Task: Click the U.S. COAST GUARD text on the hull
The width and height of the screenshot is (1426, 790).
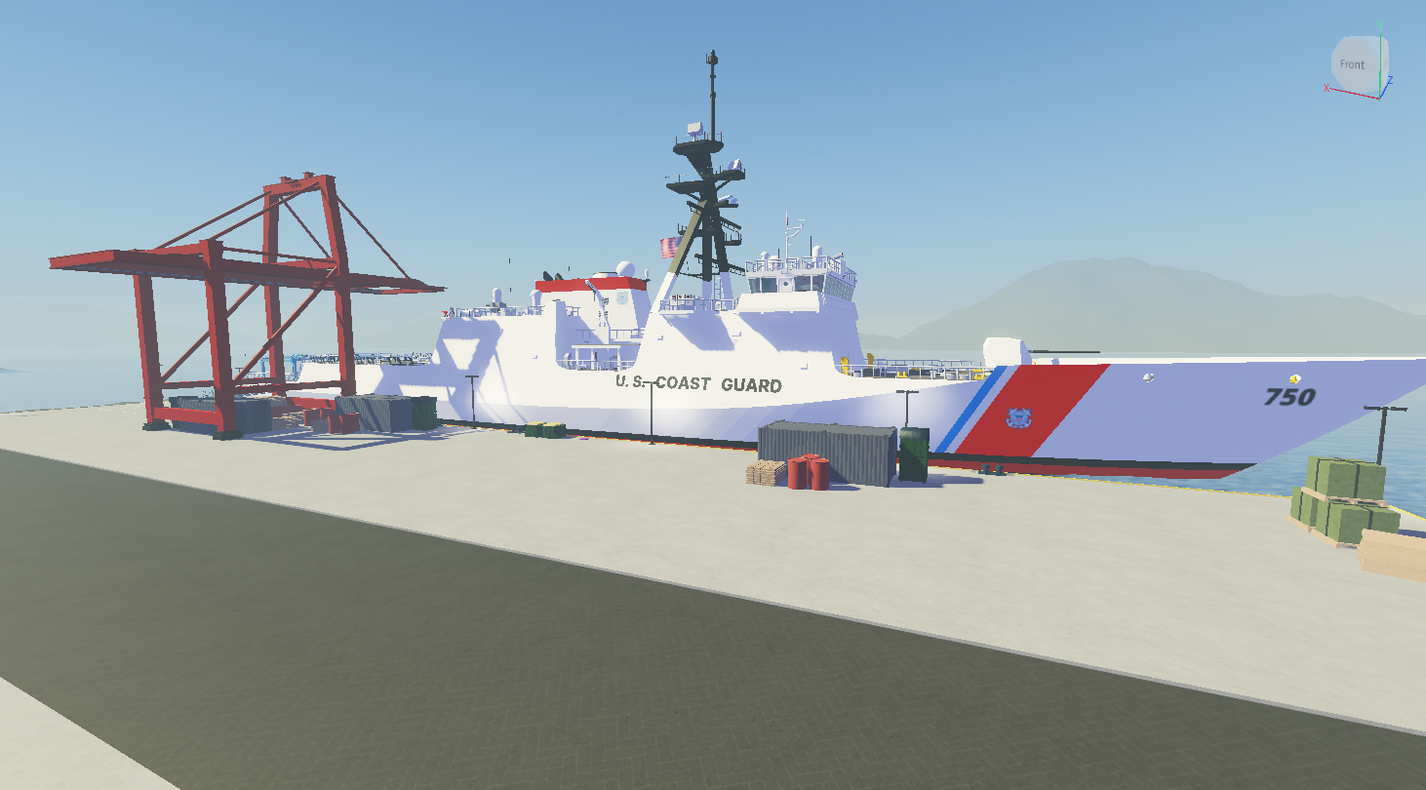Action: point(700,382)
